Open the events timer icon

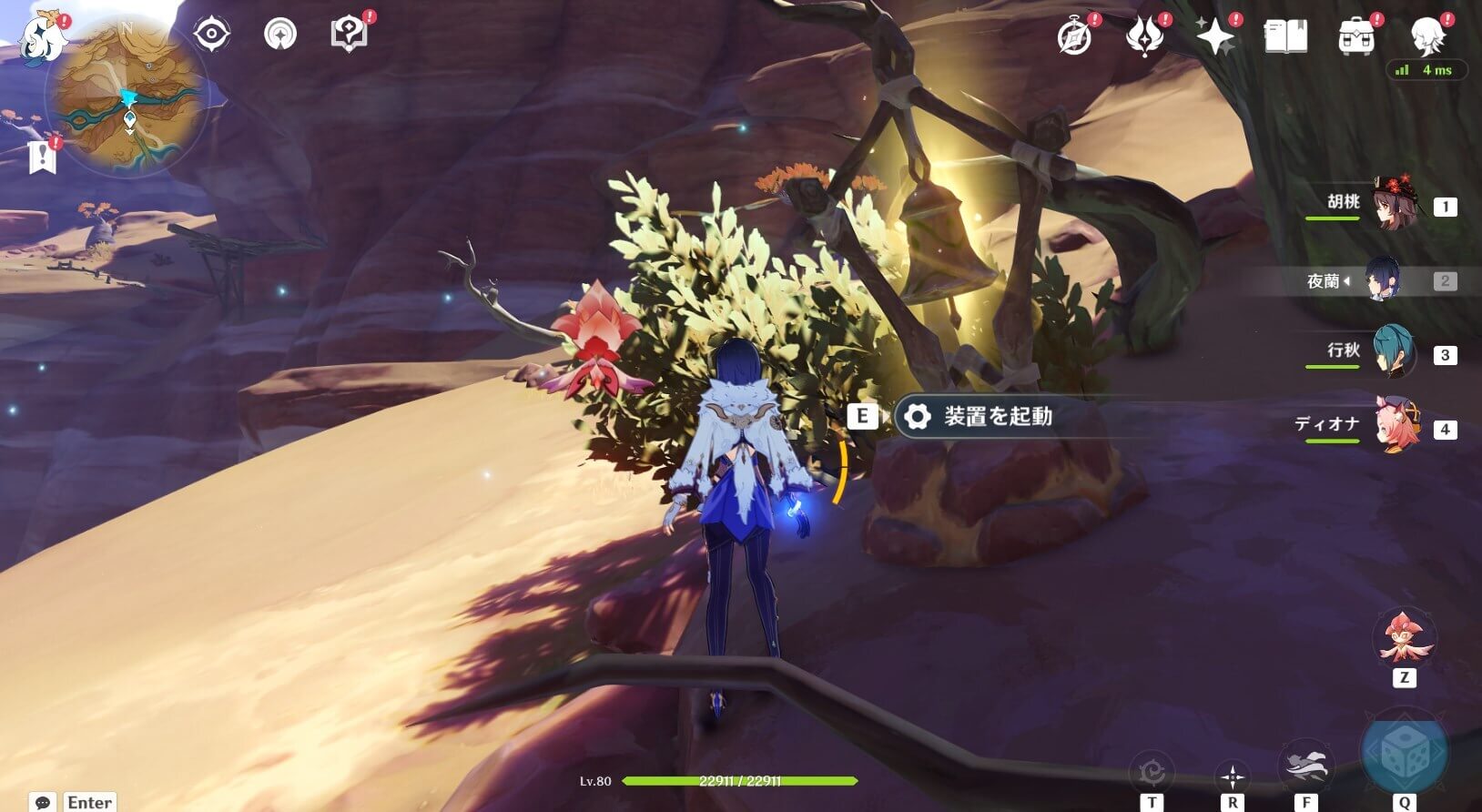click(x=1074, y=36)
